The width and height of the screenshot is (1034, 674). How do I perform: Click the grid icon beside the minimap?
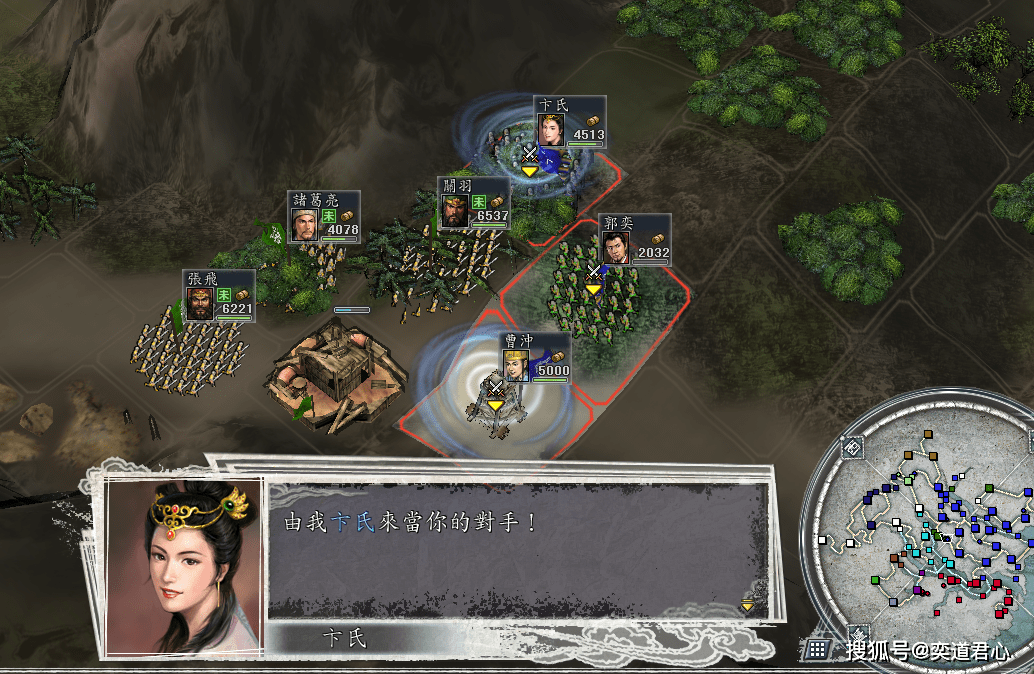pyautogui.click(x=818, y=648)
